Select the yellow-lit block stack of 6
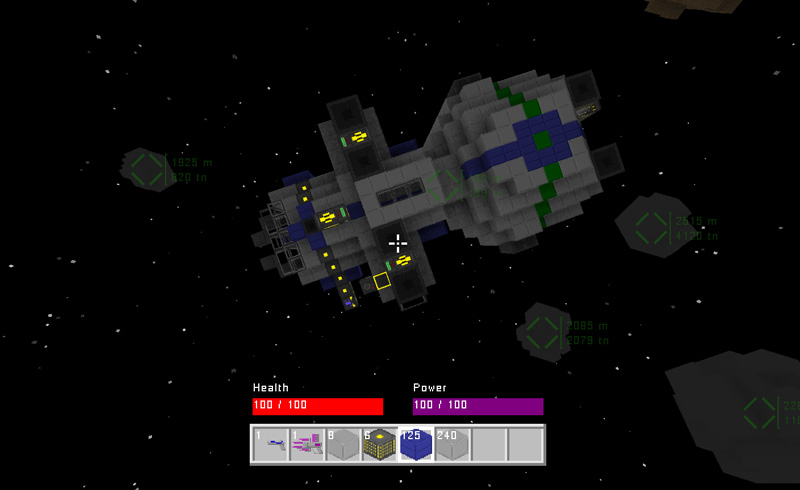This screenshot has width=800, height=490. pos(379,445)
